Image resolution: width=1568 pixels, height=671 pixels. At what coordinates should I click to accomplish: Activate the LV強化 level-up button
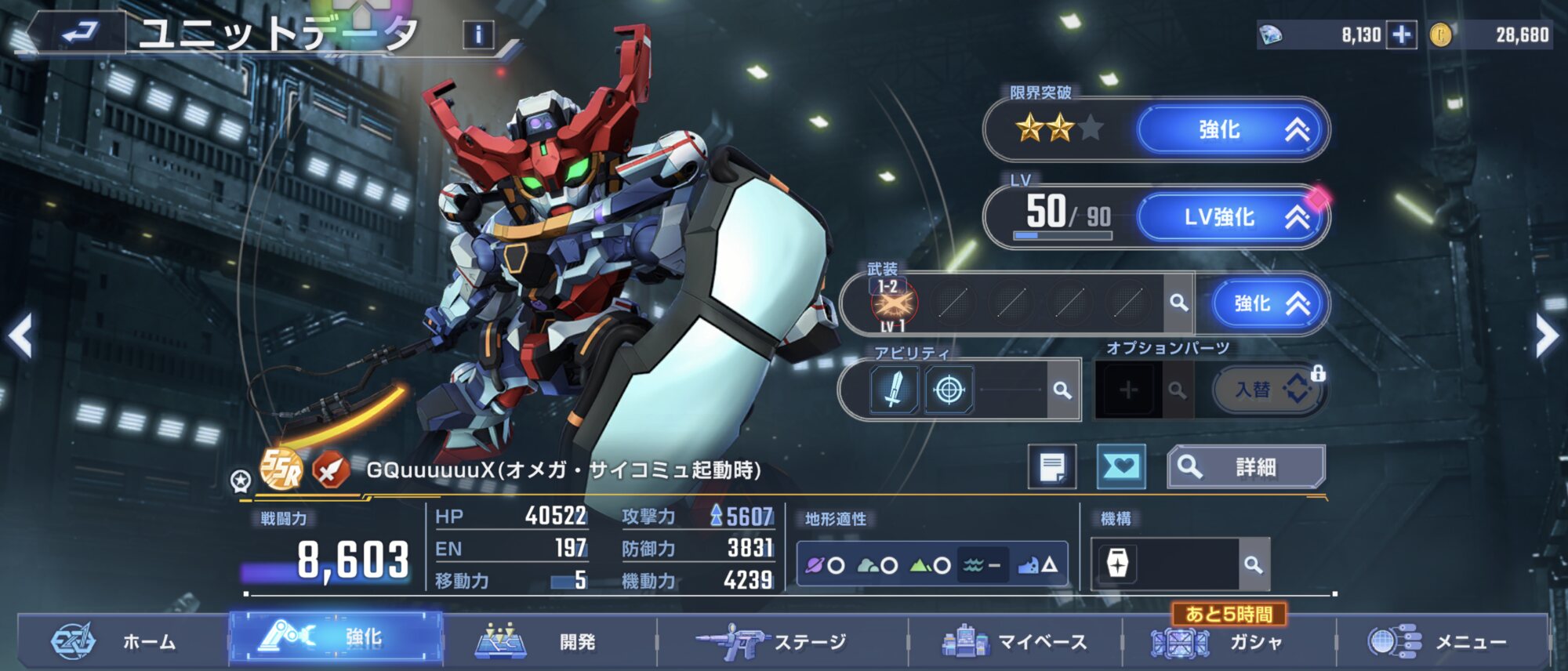click(1233, 217)
